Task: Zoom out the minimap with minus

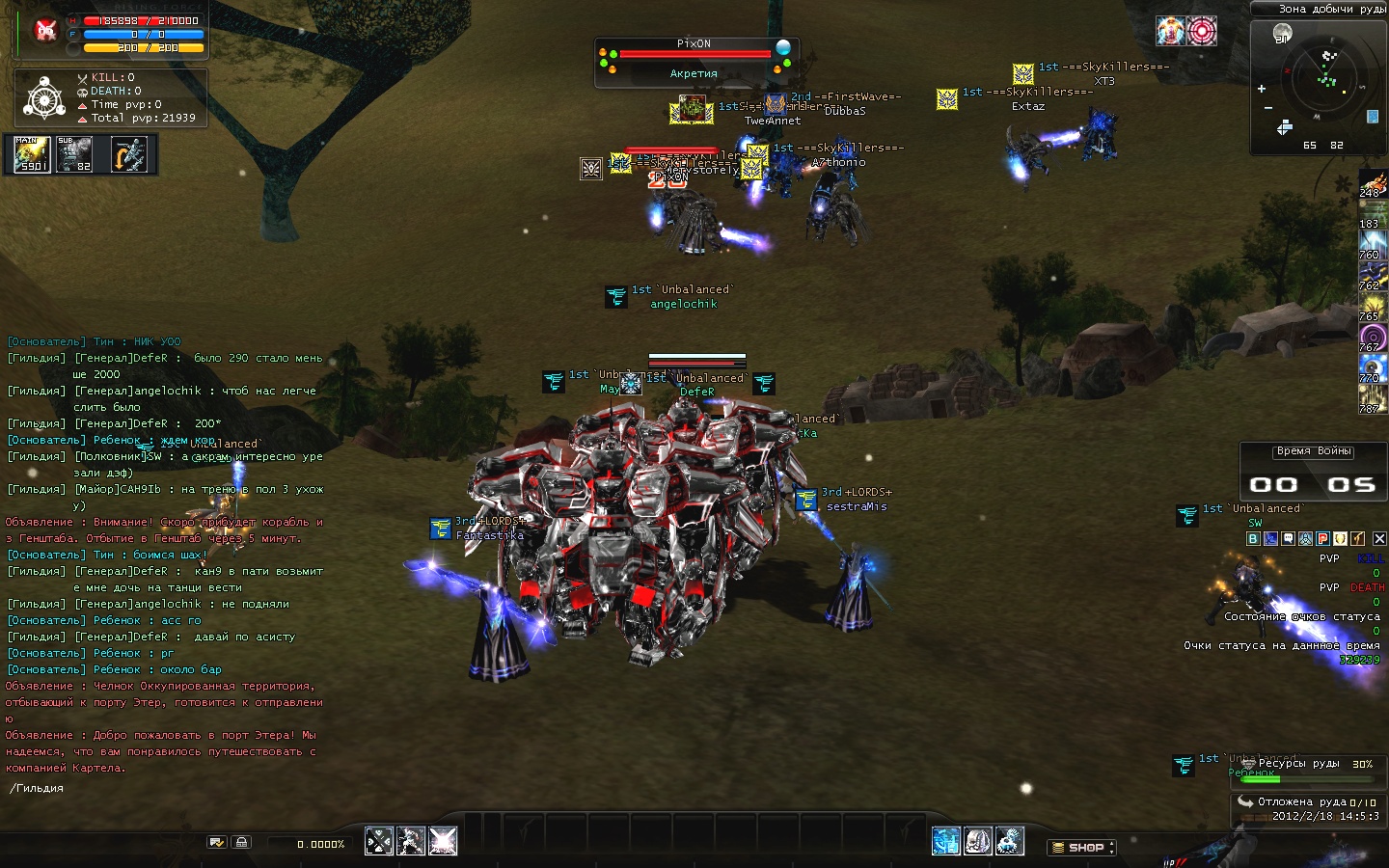Action: [x=1267, y=108]
